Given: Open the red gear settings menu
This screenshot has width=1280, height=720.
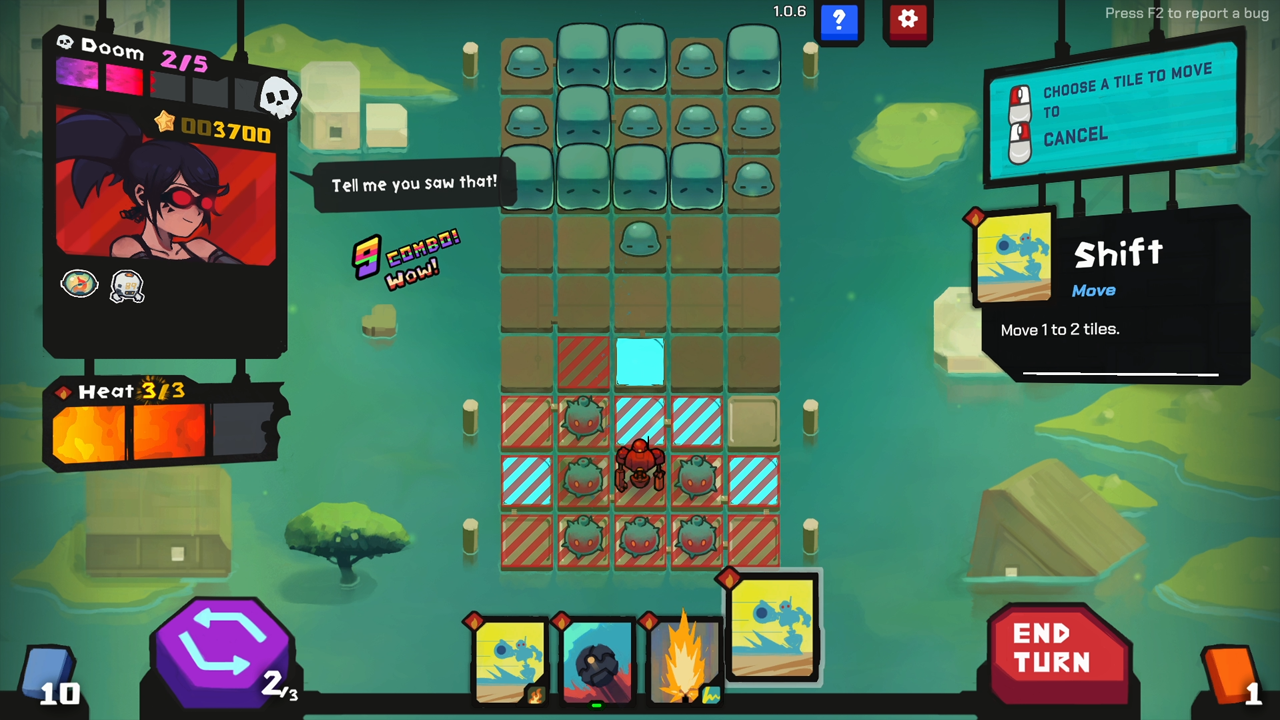Looking at the screenshot, I should point(907,20).
